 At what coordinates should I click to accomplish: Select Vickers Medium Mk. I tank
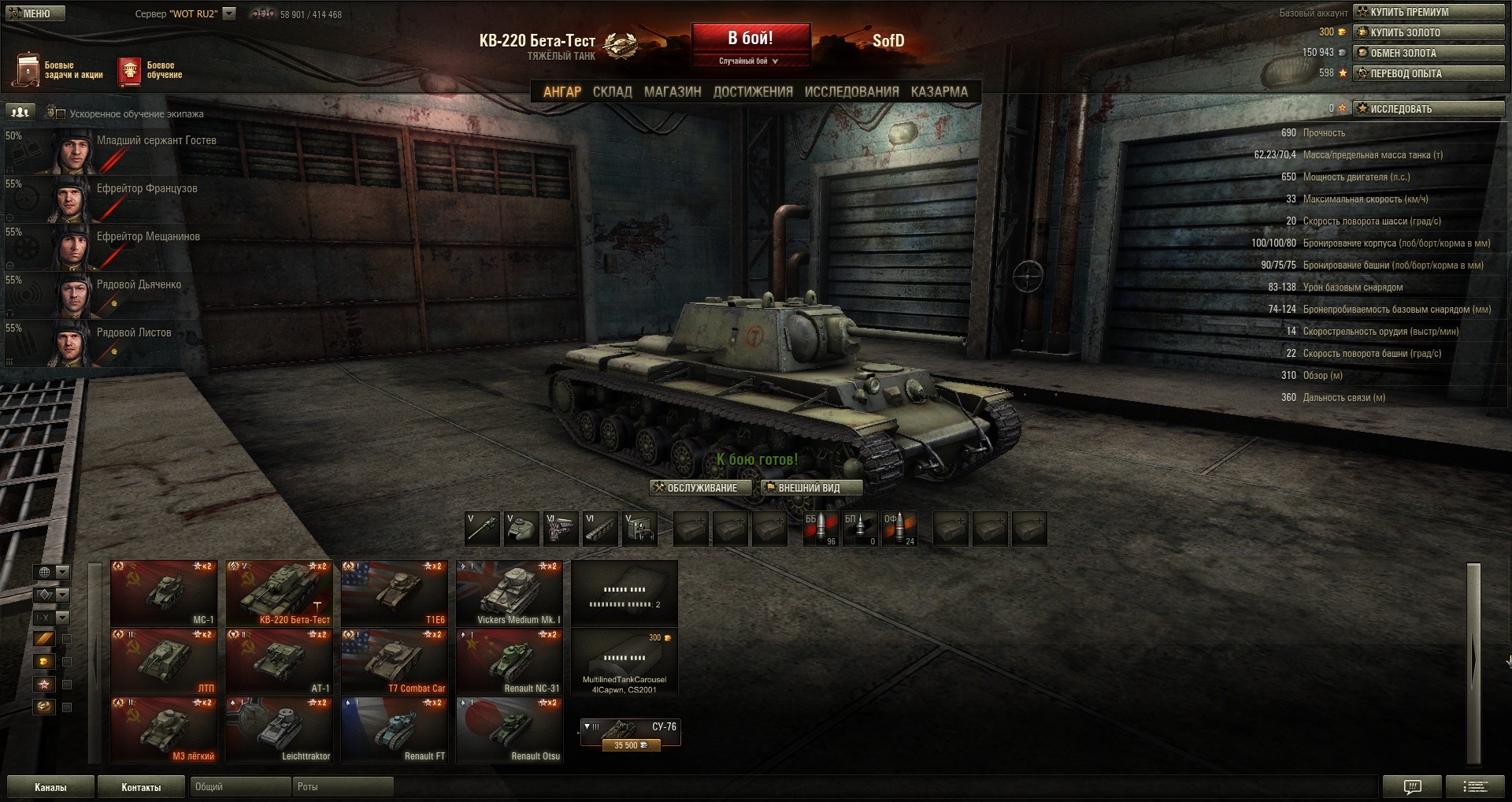[510, 593]
